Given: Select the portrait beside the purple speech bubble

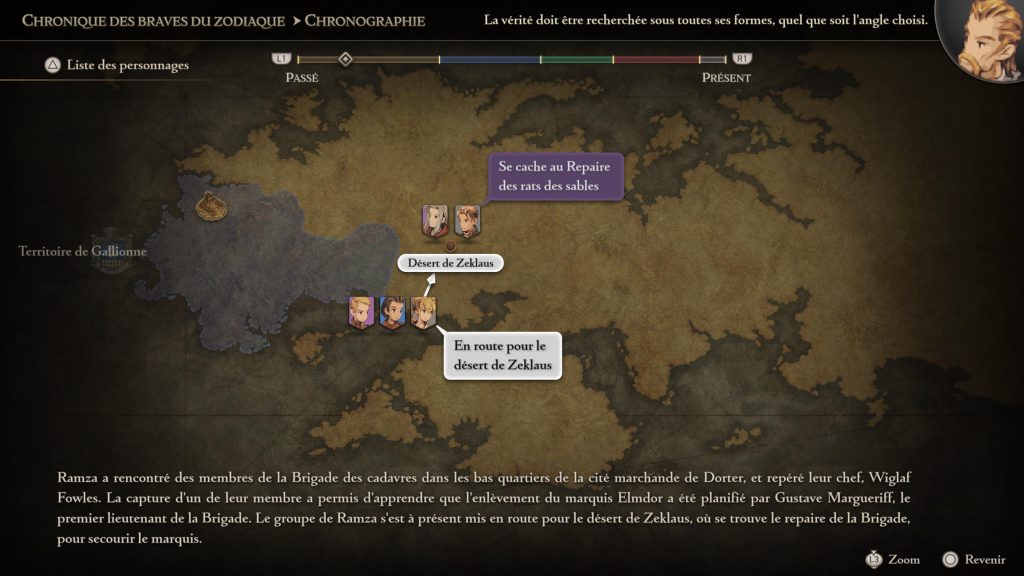Looking at the screenshot, I should point(467,220).
